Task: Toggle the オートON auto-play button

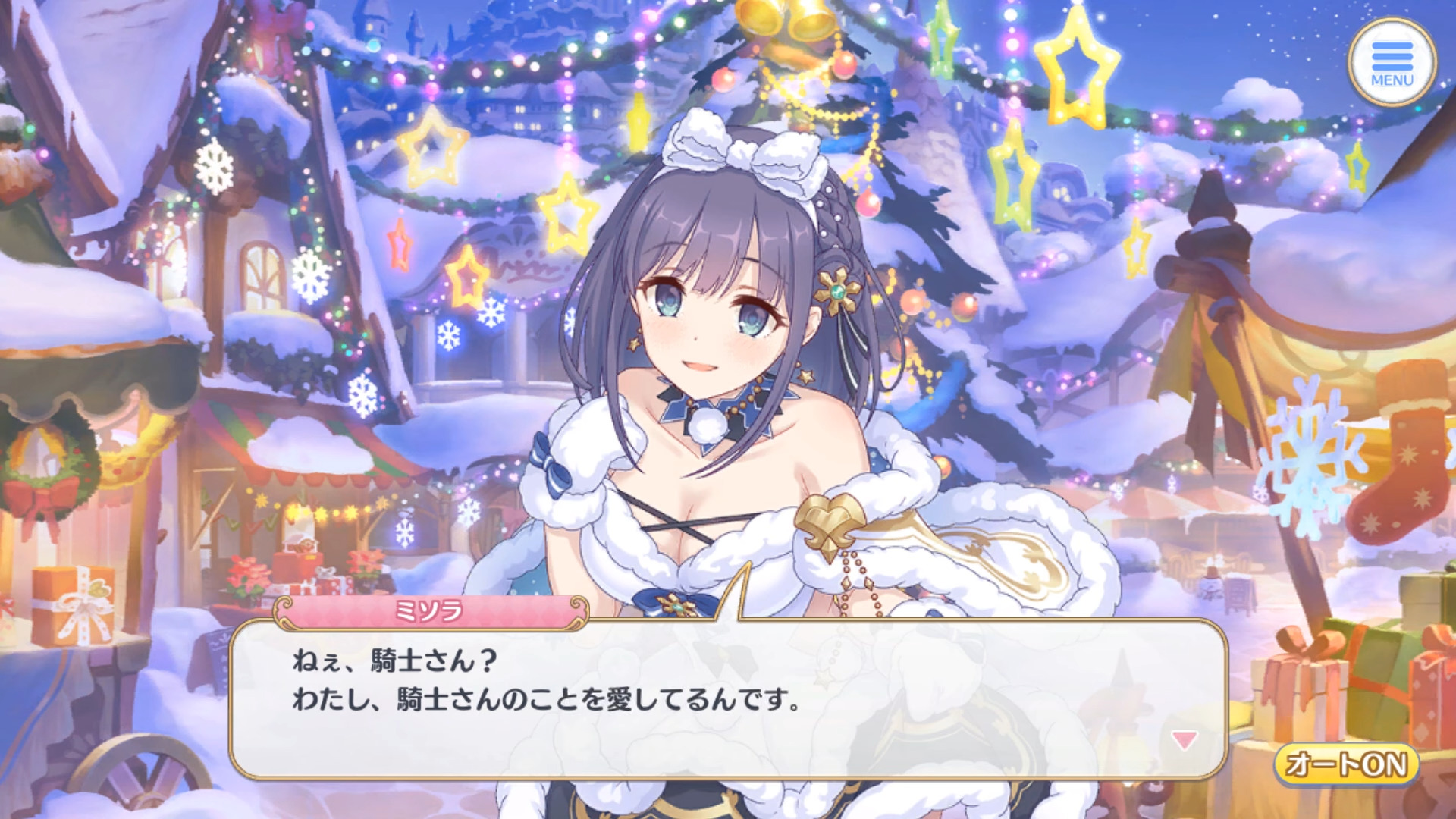Action: (1347, 764)
